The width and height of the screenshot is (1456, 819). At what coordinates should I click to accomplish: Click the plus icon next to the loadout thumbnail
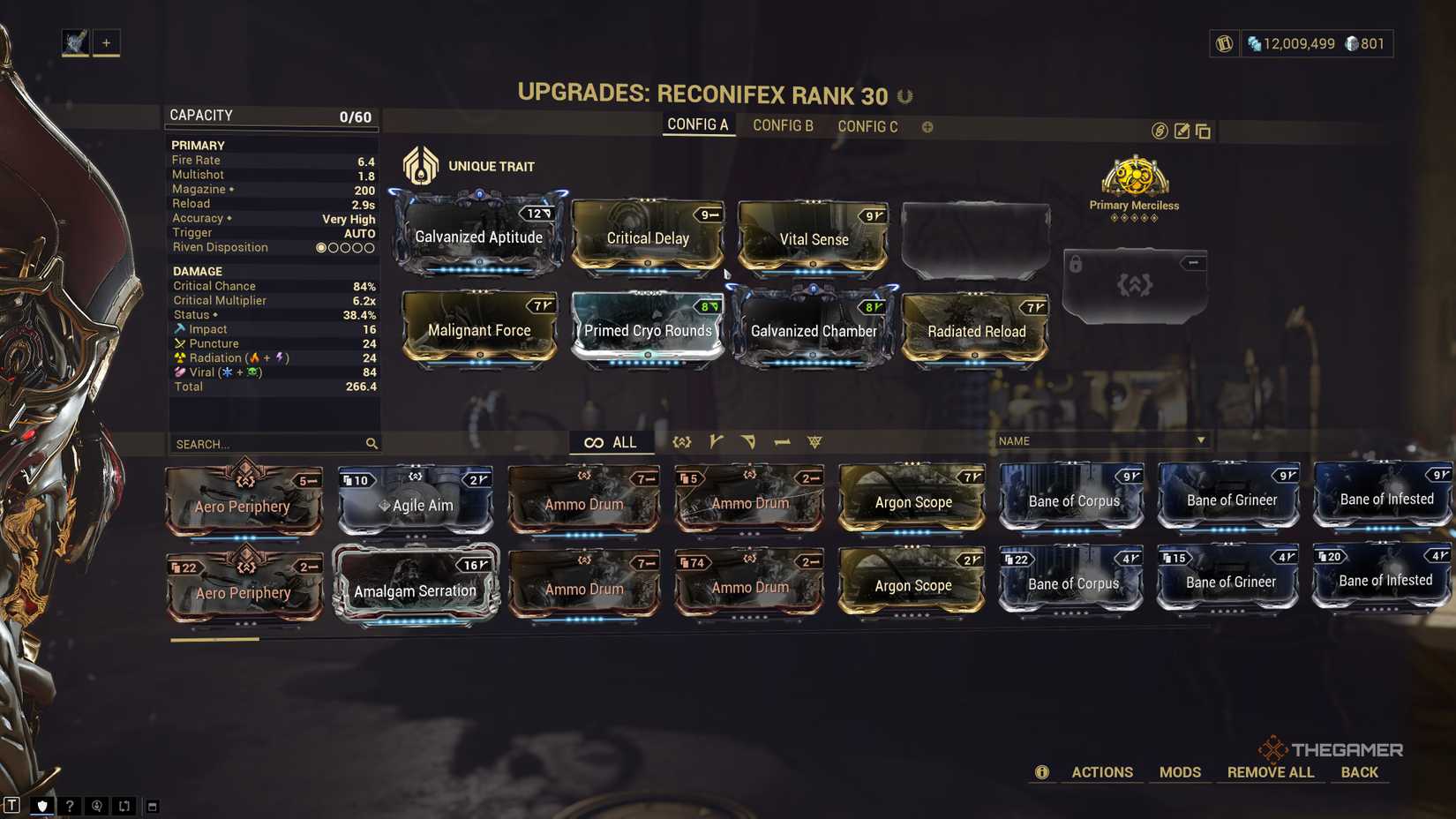pyautogui.click(x=107, y=41)
